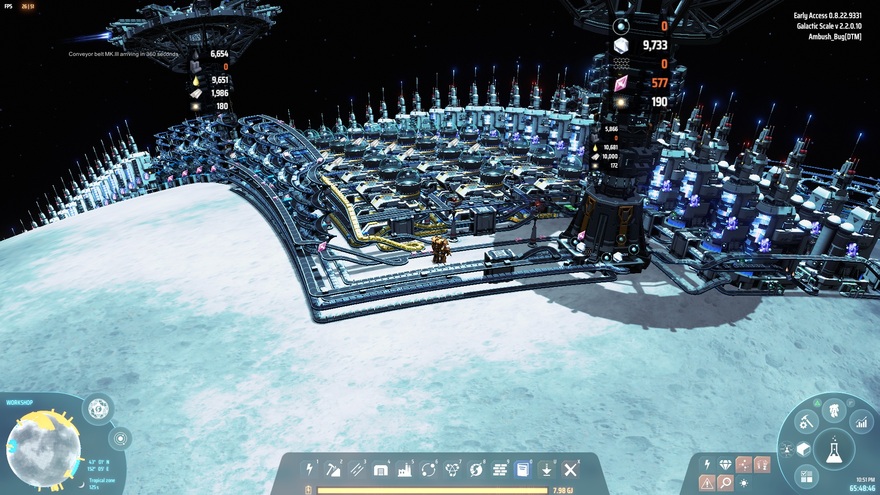
Task: Open the Dyson sphere editor button
Action: (98, 408)
